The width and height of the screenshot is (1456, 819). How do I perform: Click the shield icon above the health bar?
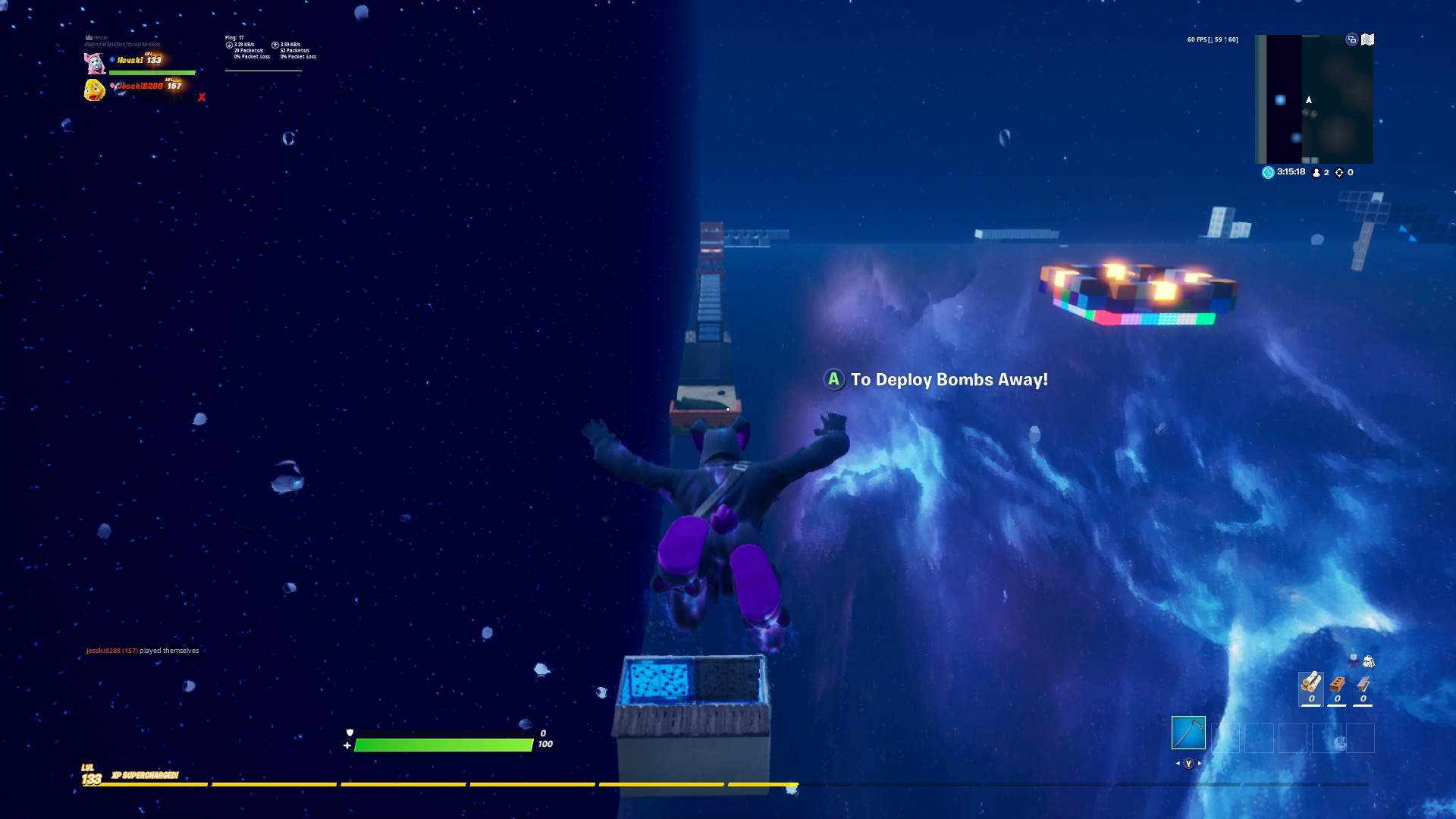pos(350,732)
